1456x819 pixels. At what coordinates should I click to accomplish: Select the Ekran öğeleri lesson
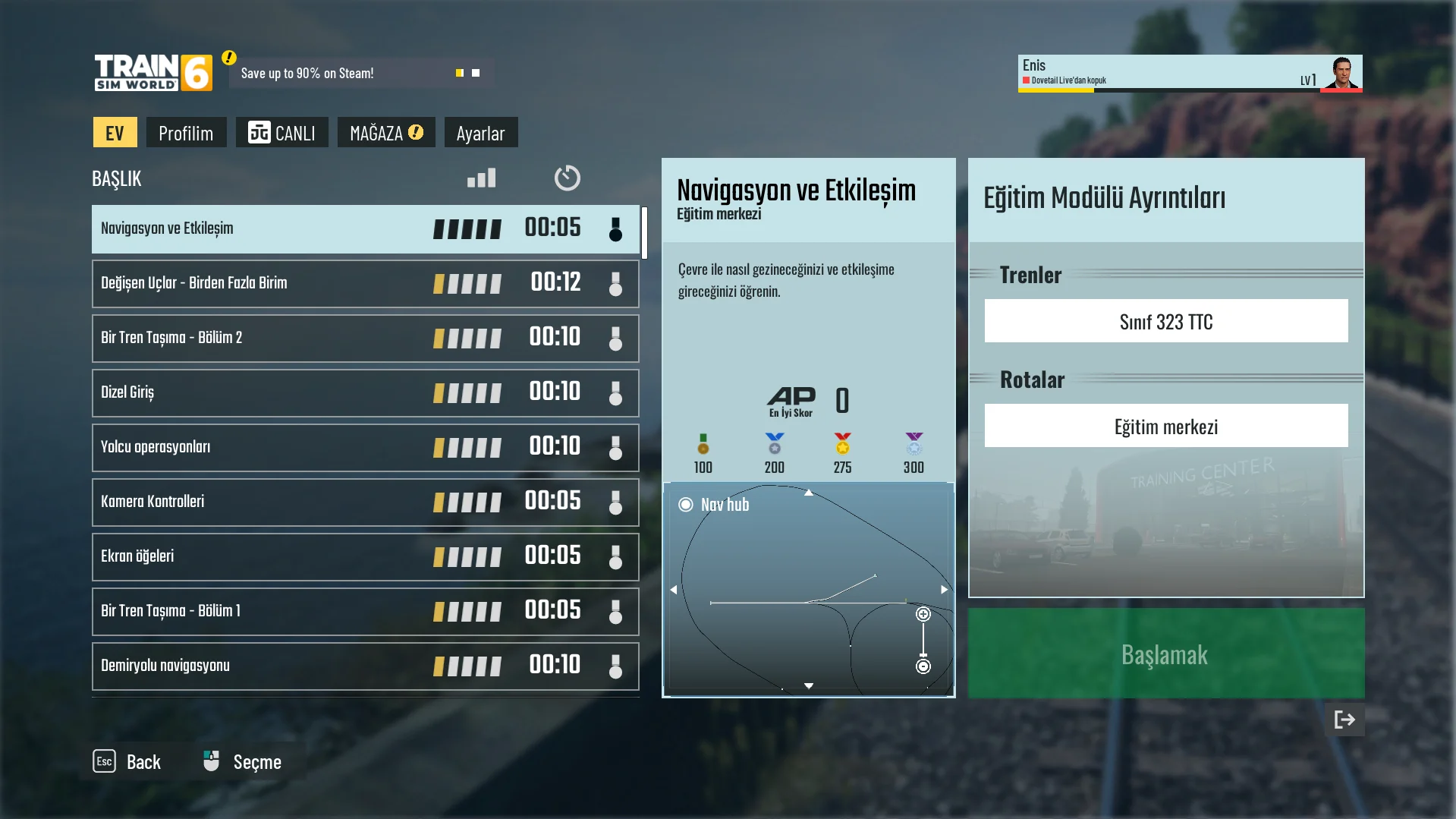click(365, 556)
